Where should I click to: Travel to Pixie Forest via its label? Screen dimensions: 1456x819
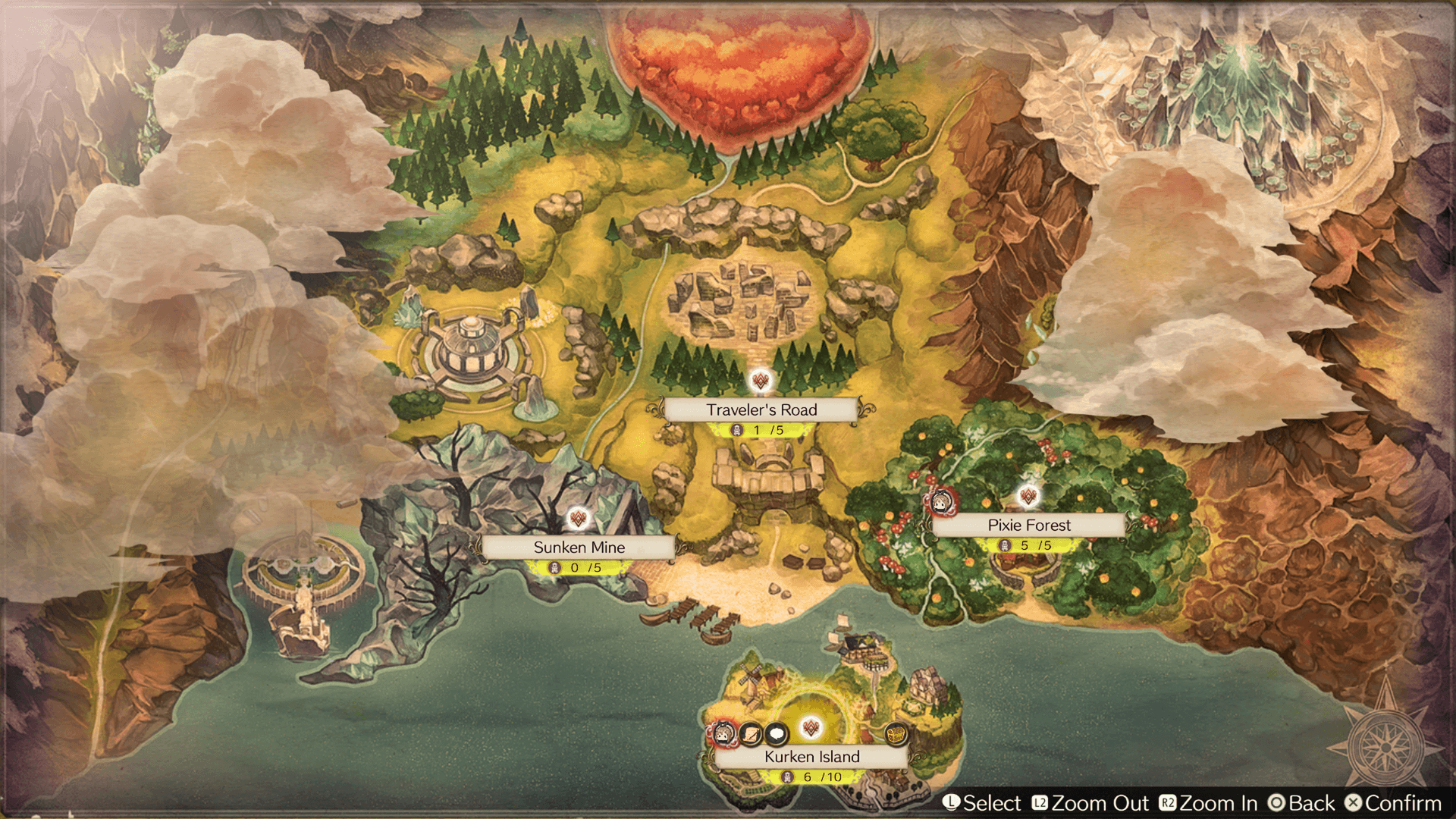pos(1028,526)
